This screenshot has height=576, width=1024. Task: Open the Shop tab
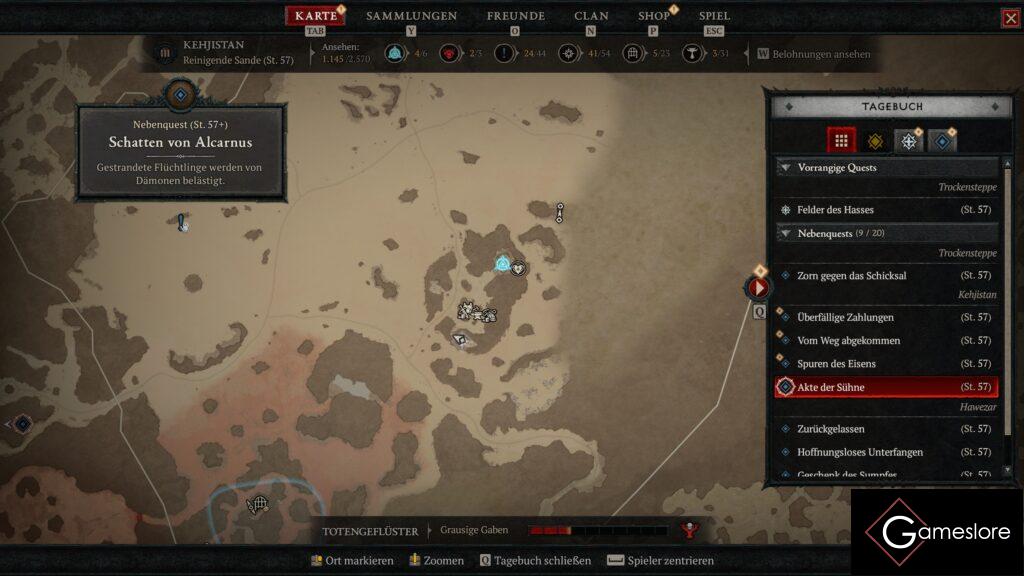point(654,16)
